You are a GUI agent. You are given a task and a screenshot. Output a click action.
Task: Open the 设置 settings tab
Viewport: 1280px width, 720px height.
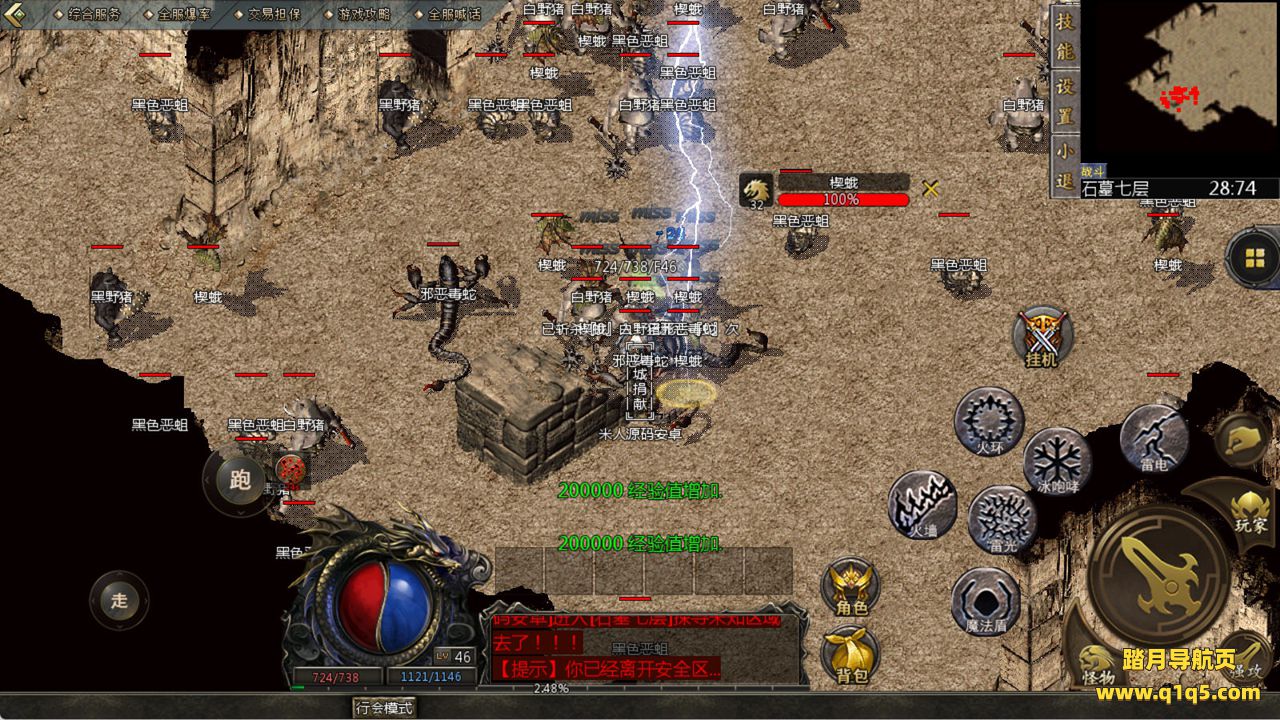tap(1065, 102)
